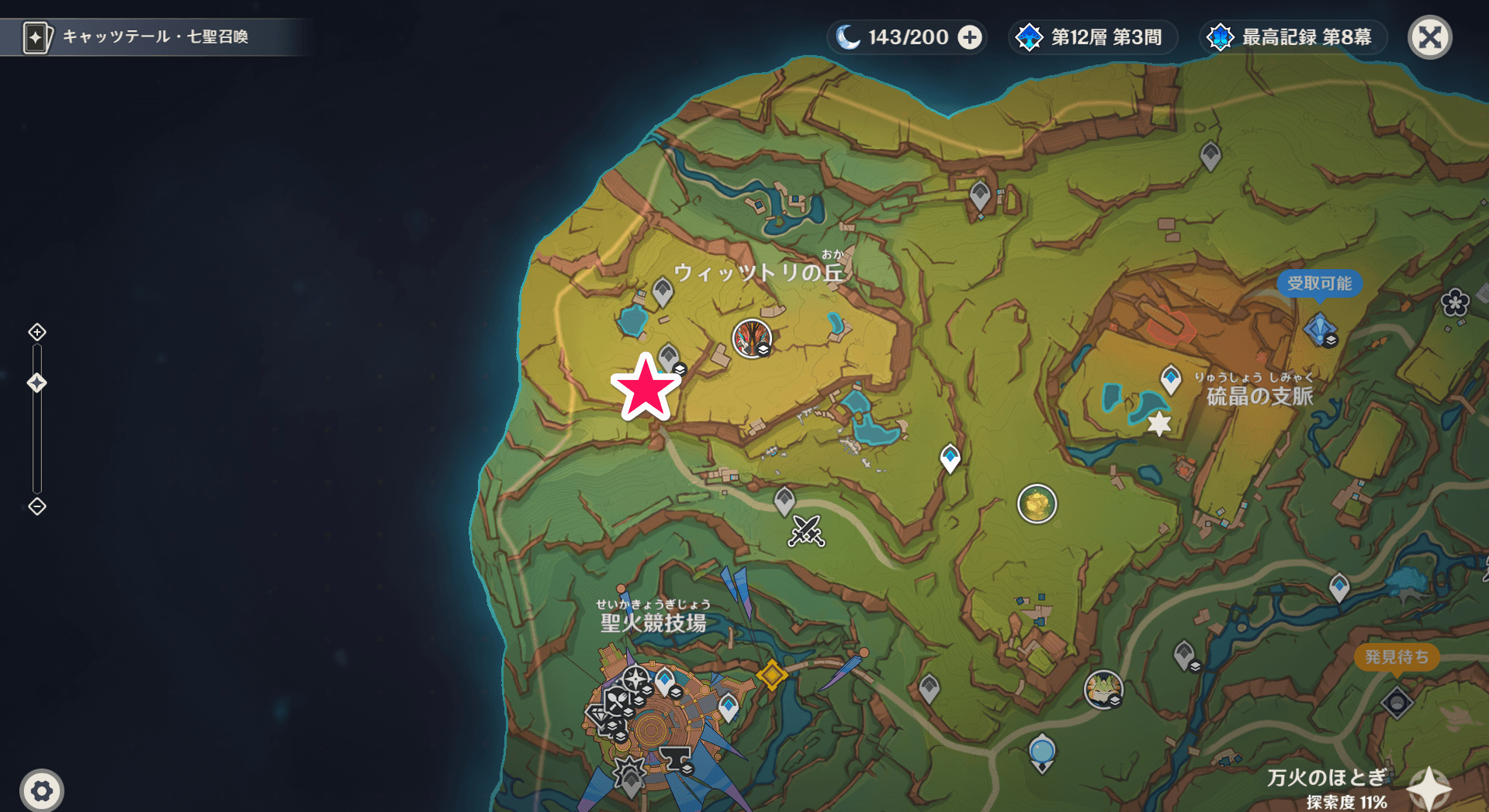The width and height of the screenshot is (1489, 812).
Task: Click the golden orb marker near 硫晶の支脈
Action: (1037, 504)
